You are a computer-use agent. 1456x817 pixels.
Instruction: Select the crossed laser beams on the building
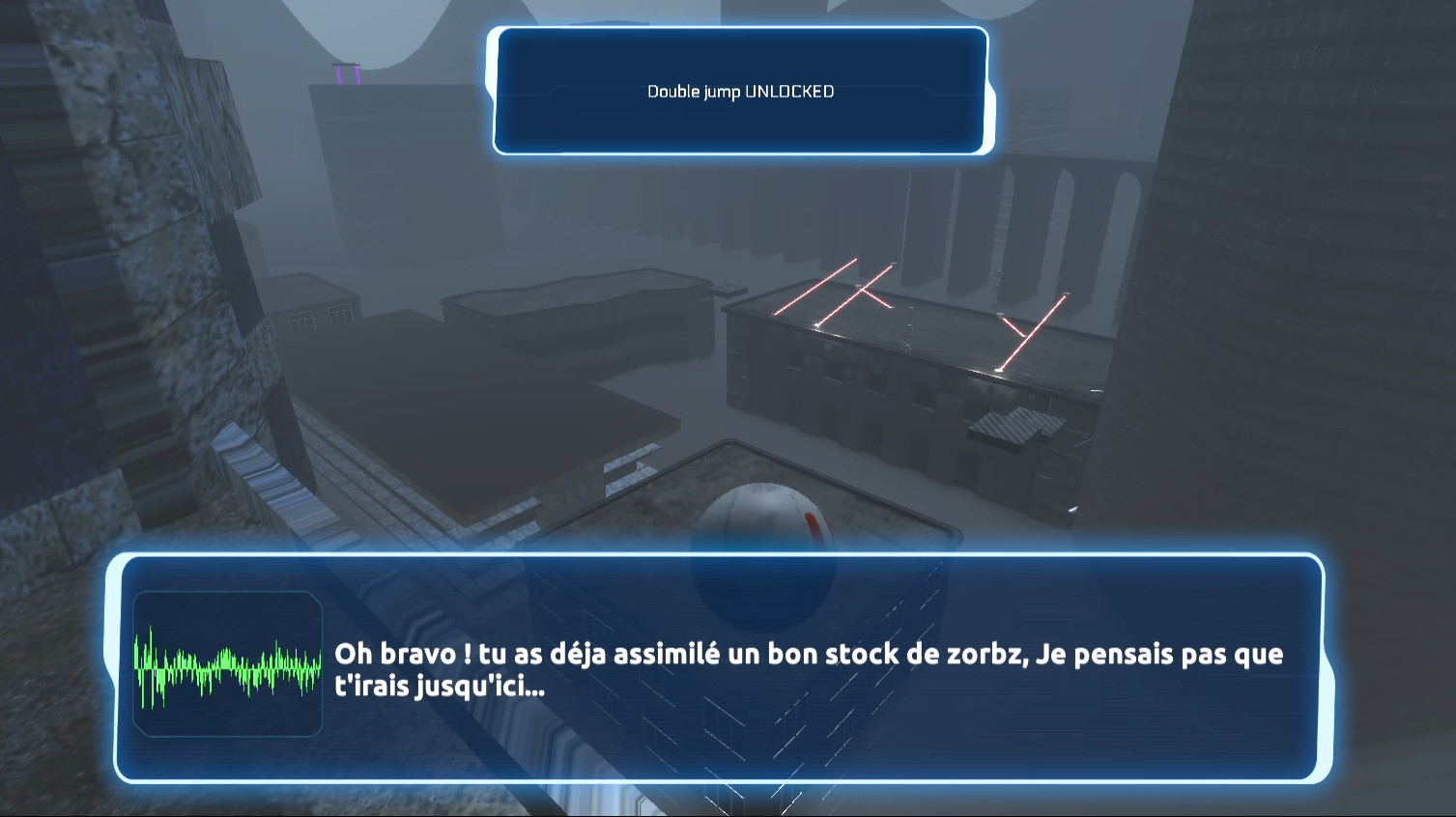tap(860, 290)
